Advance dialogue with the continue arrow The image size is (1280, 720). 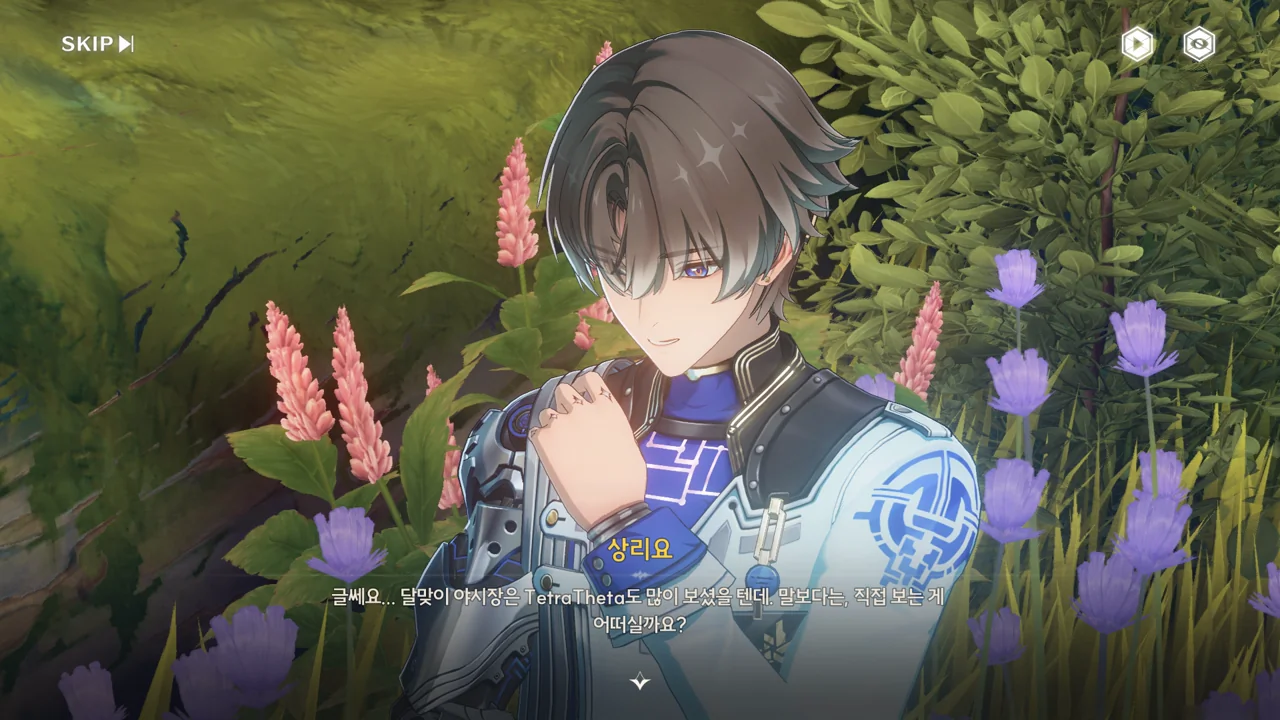click(640, 682)
